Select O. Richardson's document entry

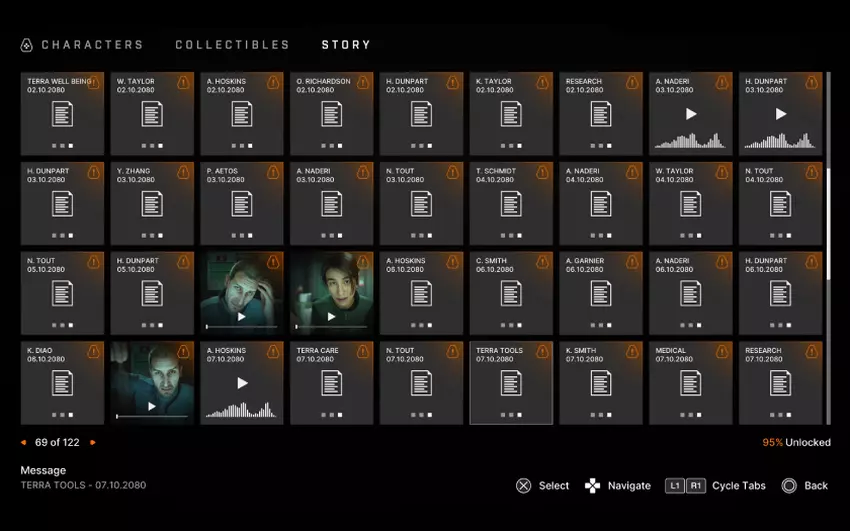(331, 113)
